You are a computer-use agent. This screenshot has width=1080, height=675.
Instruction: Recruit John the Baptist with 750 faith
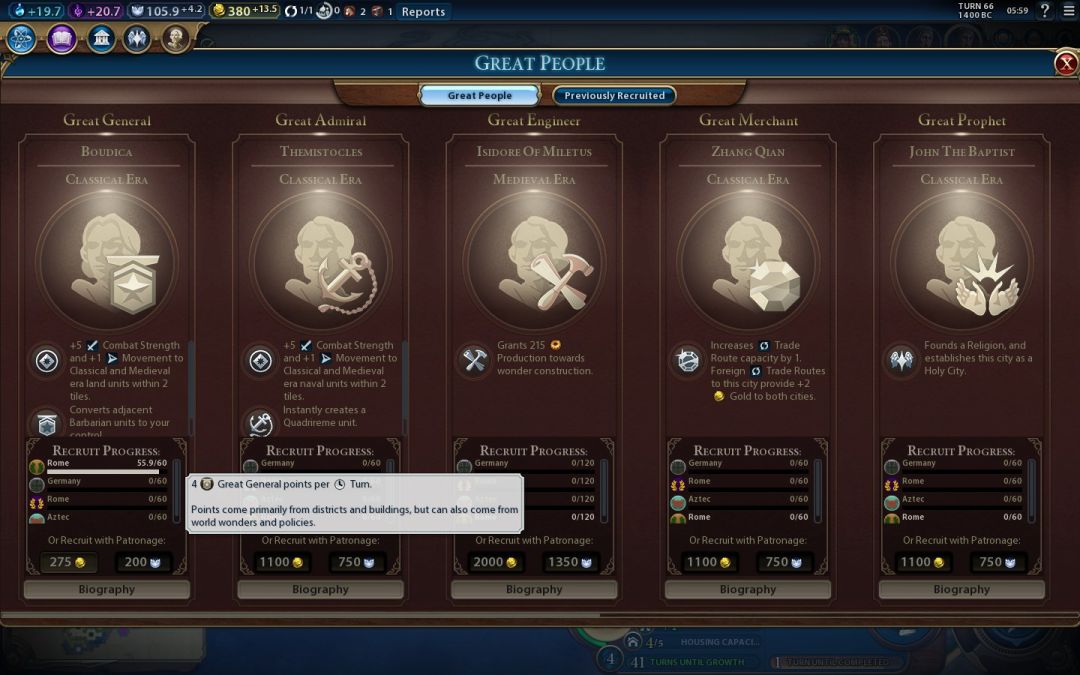click(x=998, y=563)
